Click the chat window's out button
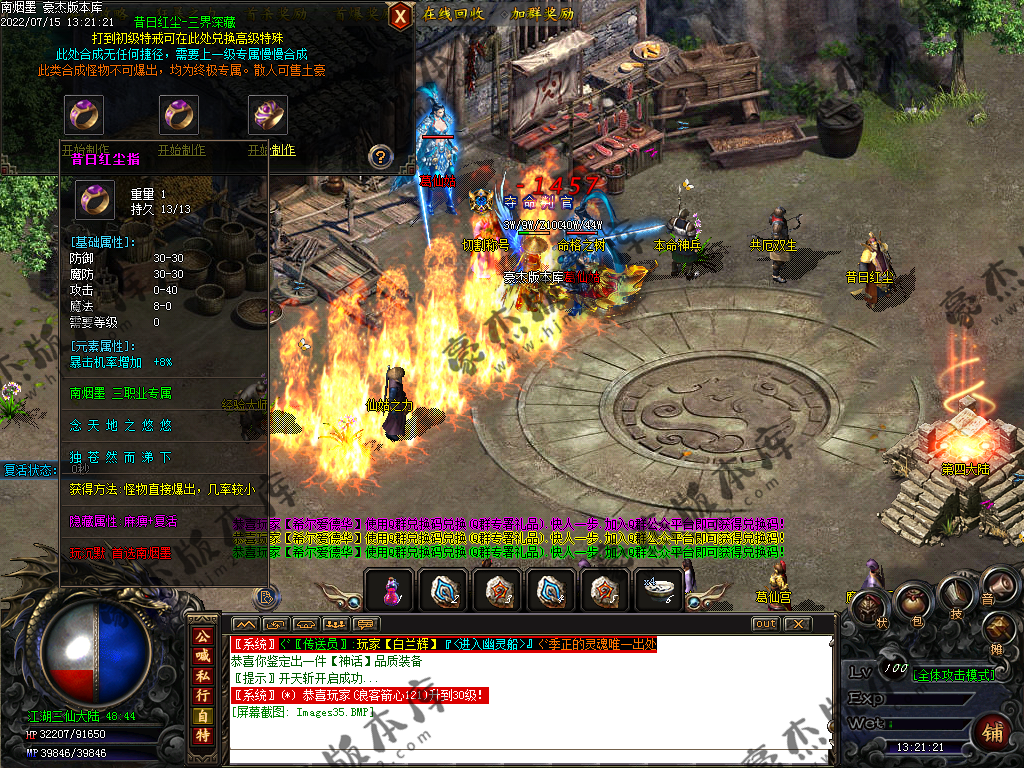This screenshot has height=768, width=1024. [765, 624]
